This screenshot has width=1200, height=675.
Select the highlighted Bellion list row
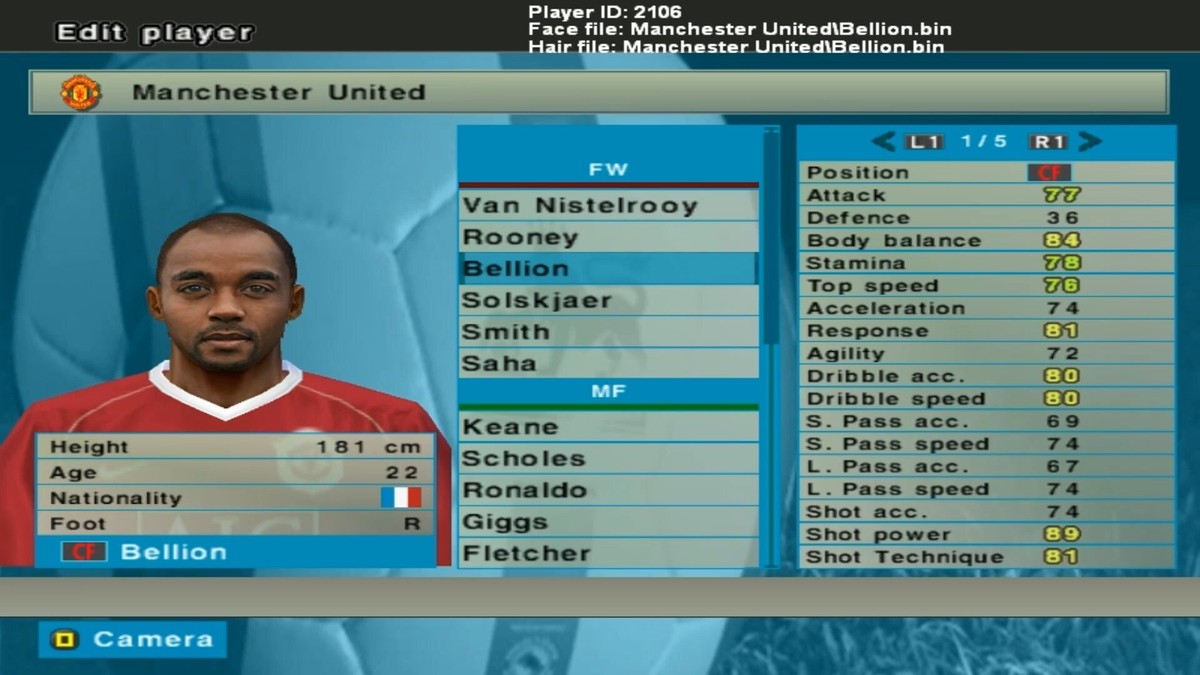[x=608, y=269]
